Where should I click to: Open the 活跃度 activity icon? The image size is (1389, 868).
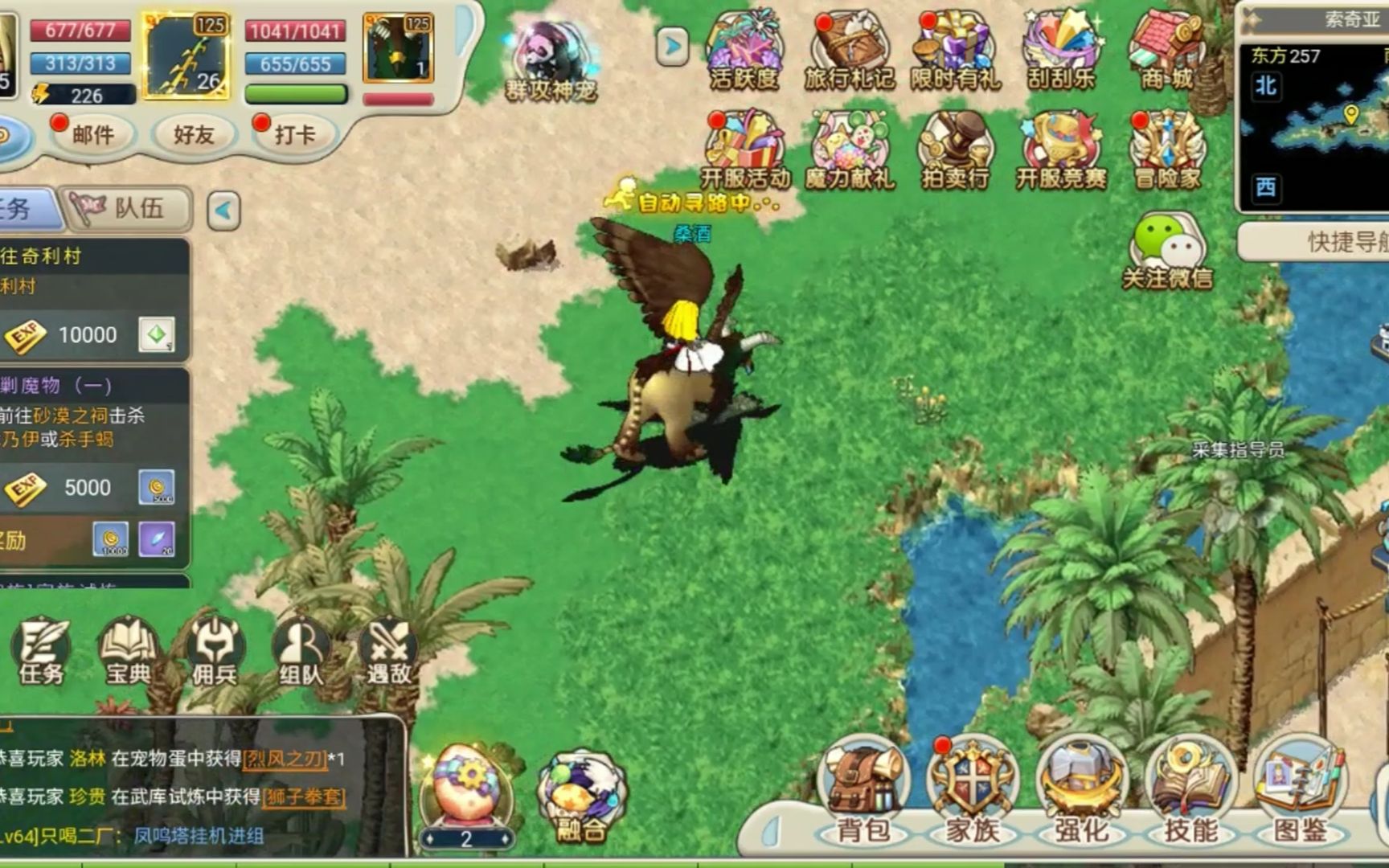(x=744, y=50)
